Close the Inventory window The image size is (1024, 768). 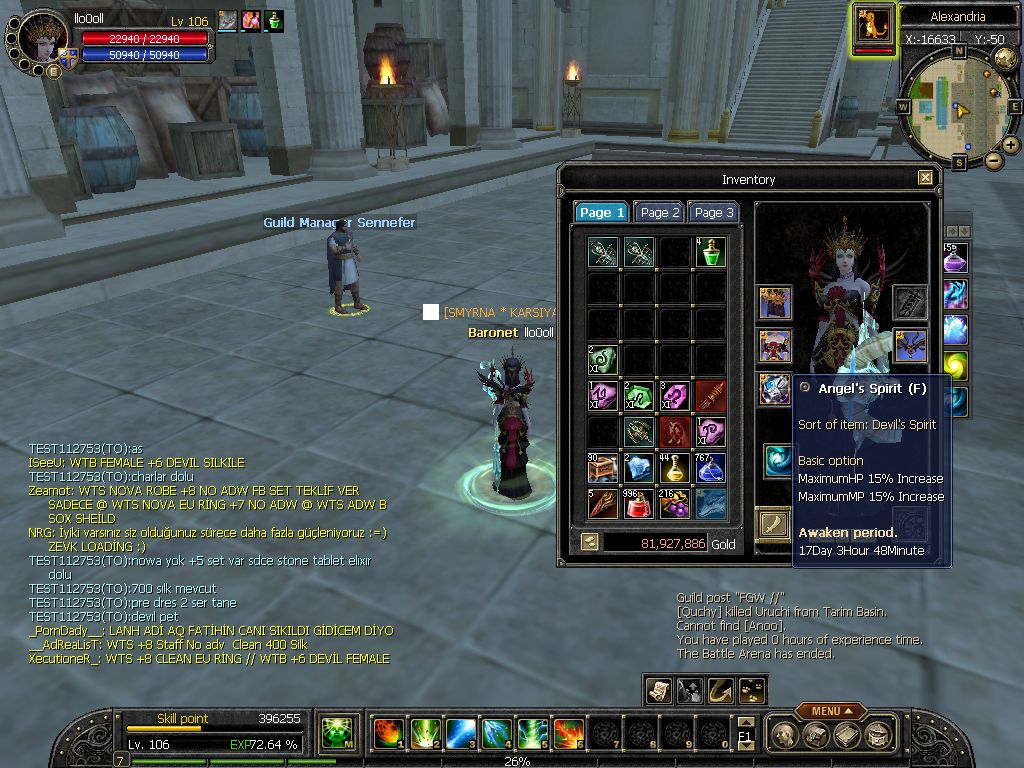click(925, 178)
